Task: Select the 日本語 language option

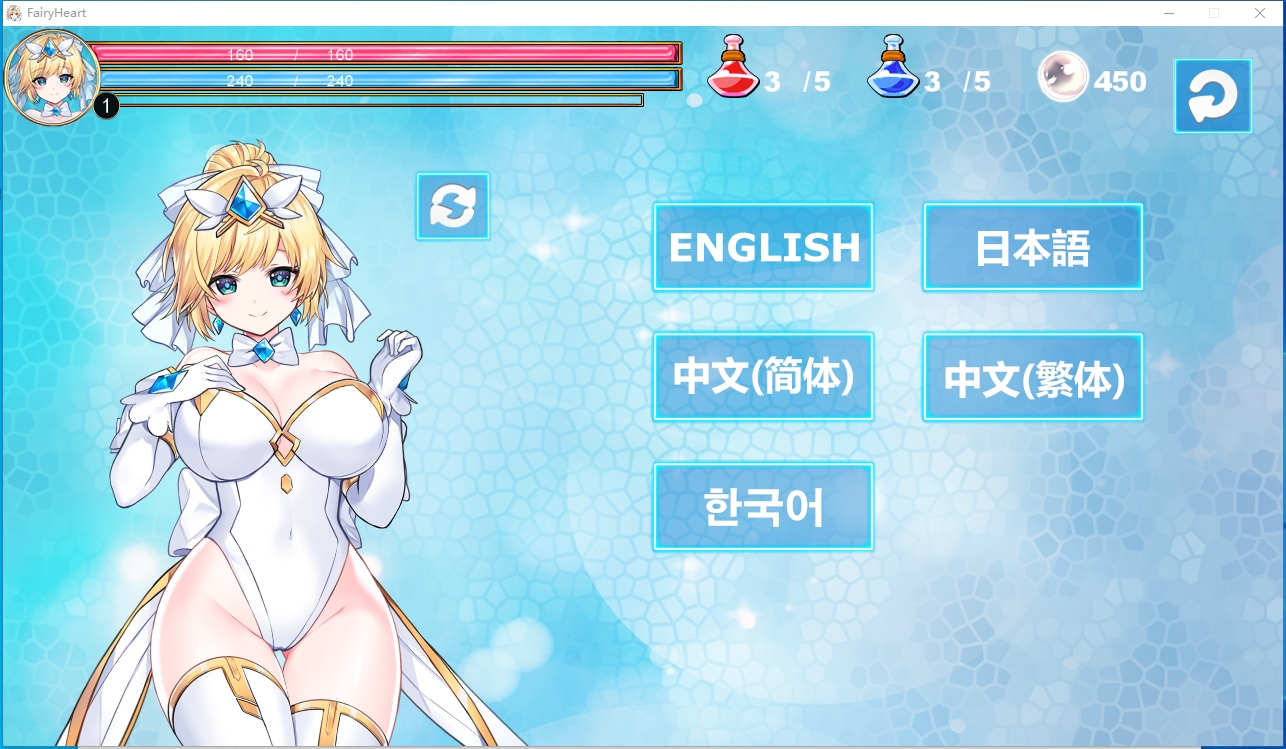Action: pyautogui.click(x=1033, y=246)
